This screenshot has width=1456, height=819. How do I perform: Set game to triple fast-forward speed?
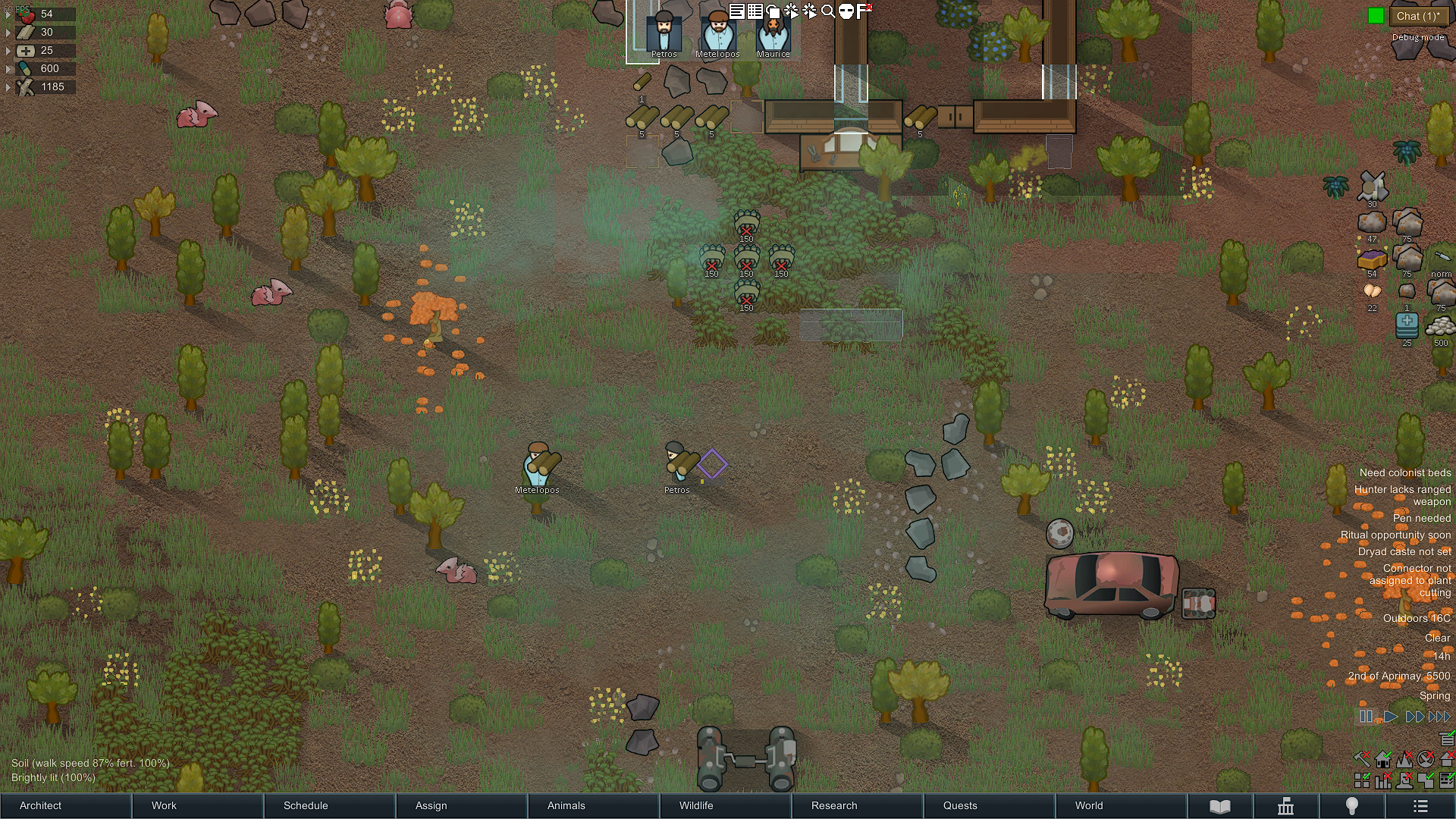coord(1439,717)
